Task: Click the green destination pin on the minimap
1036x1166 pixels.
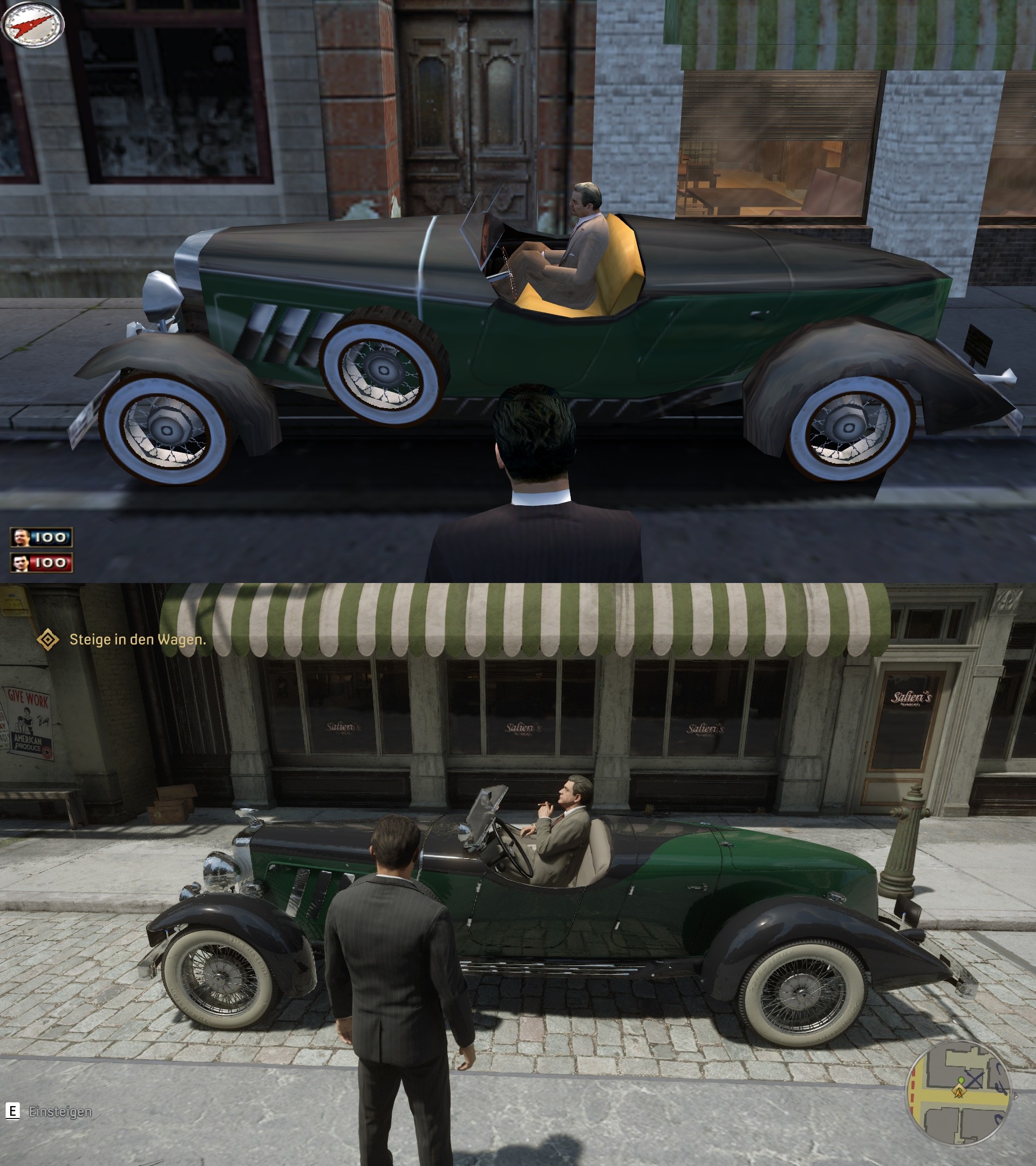Action: click(962, 1080)
